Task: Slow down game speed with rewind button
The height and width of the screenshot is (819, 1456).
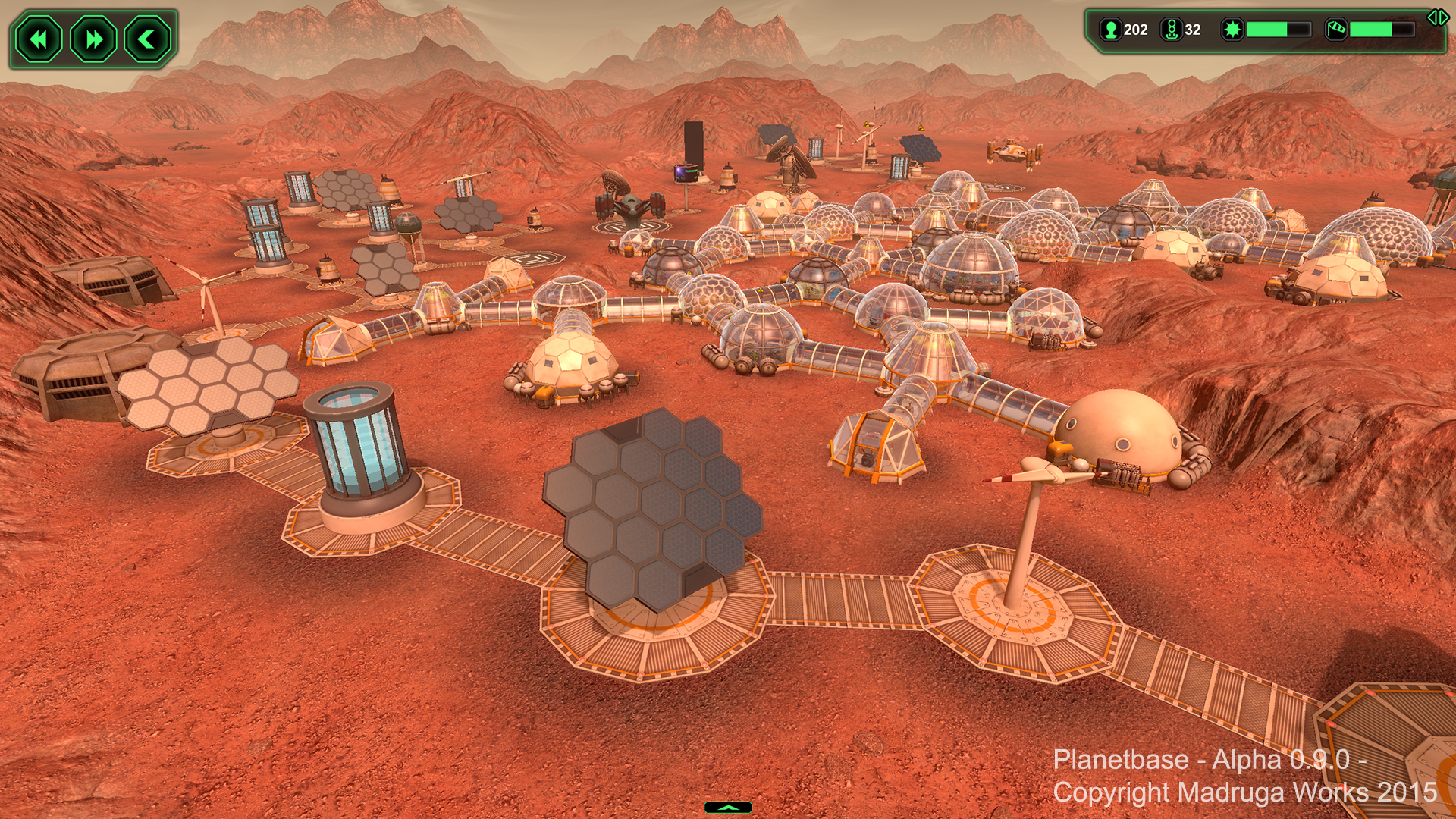Action: pos(39,39)
